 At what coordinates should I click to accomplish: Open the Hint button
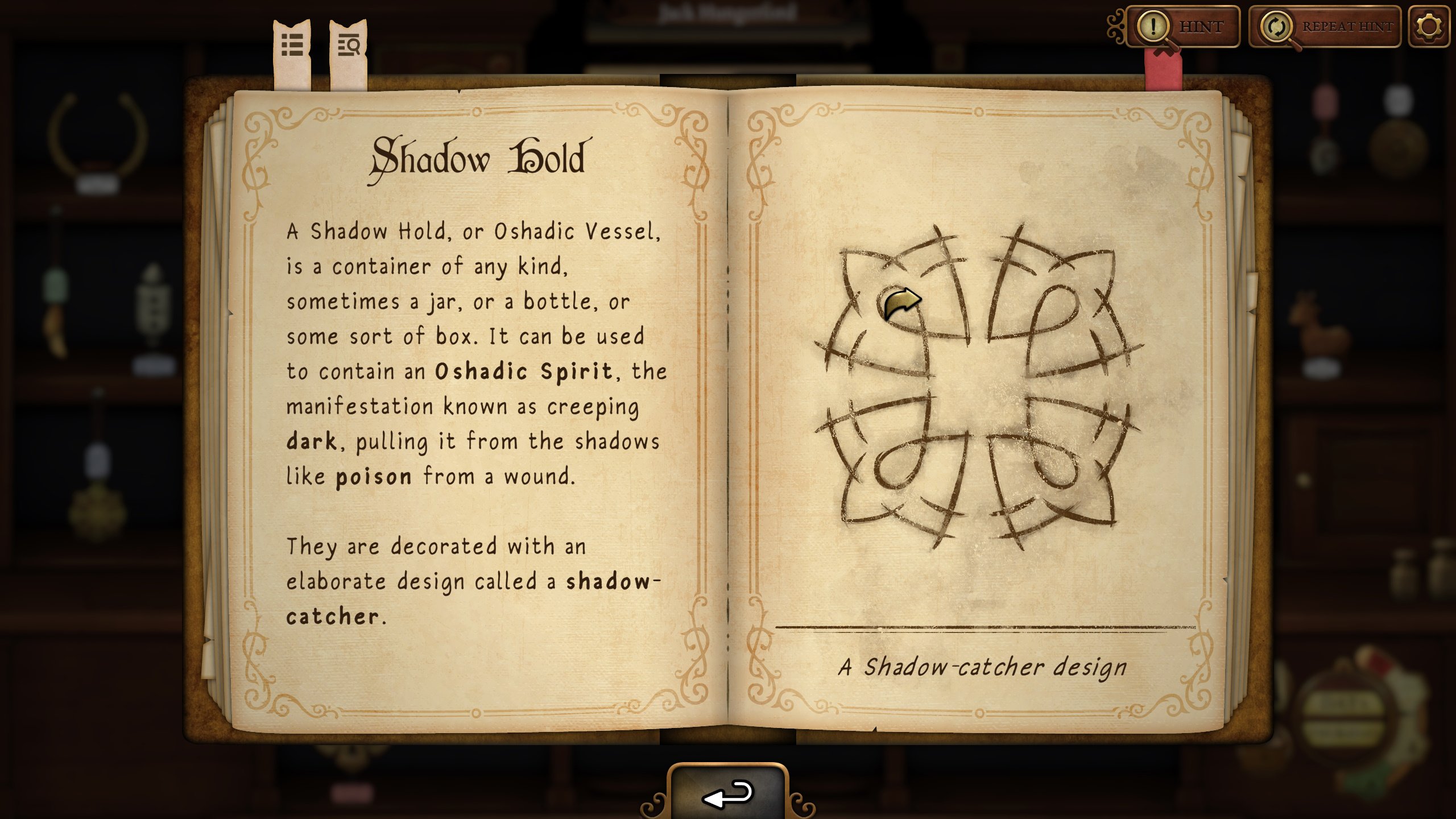coord(1183,27)
